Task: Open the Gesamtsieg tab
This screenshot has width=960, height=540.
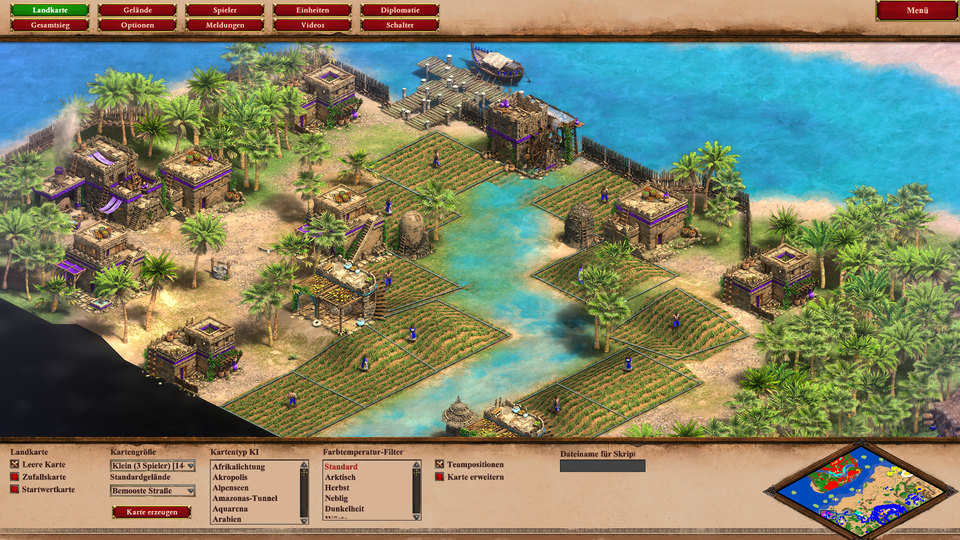Action: click(49, 24)
